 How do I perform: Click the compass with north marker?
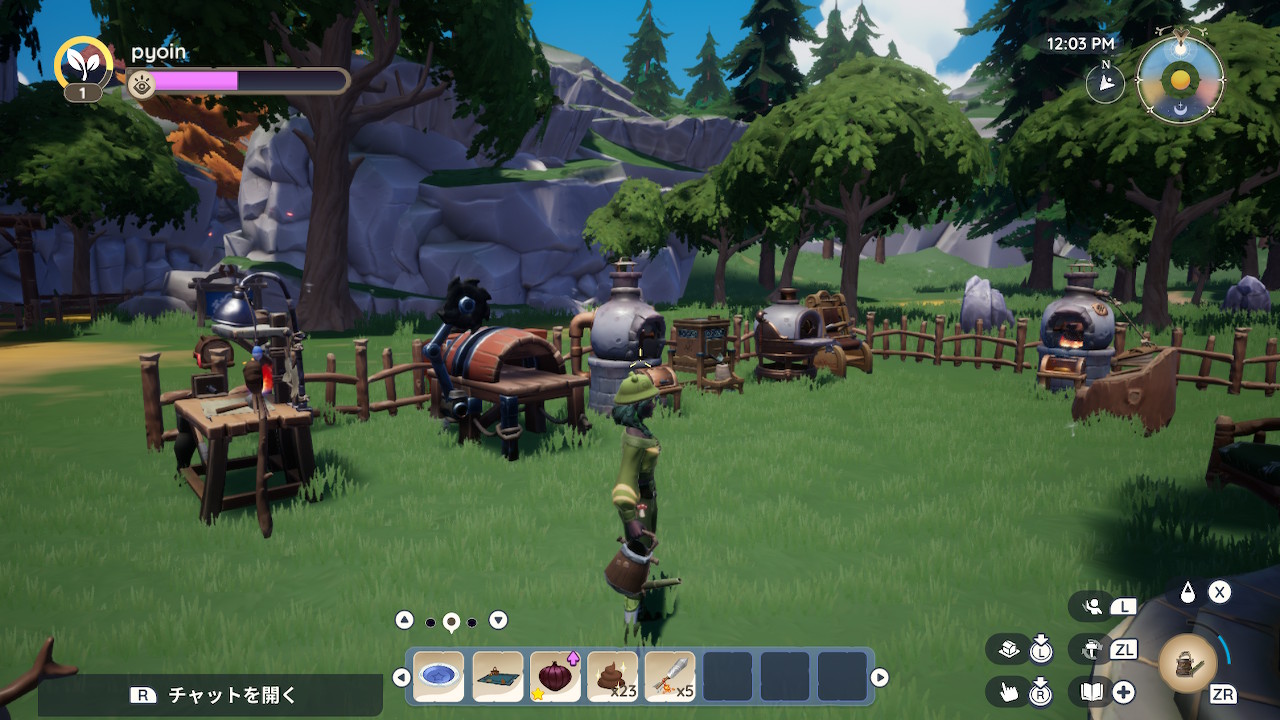(x=1105, y=84)
